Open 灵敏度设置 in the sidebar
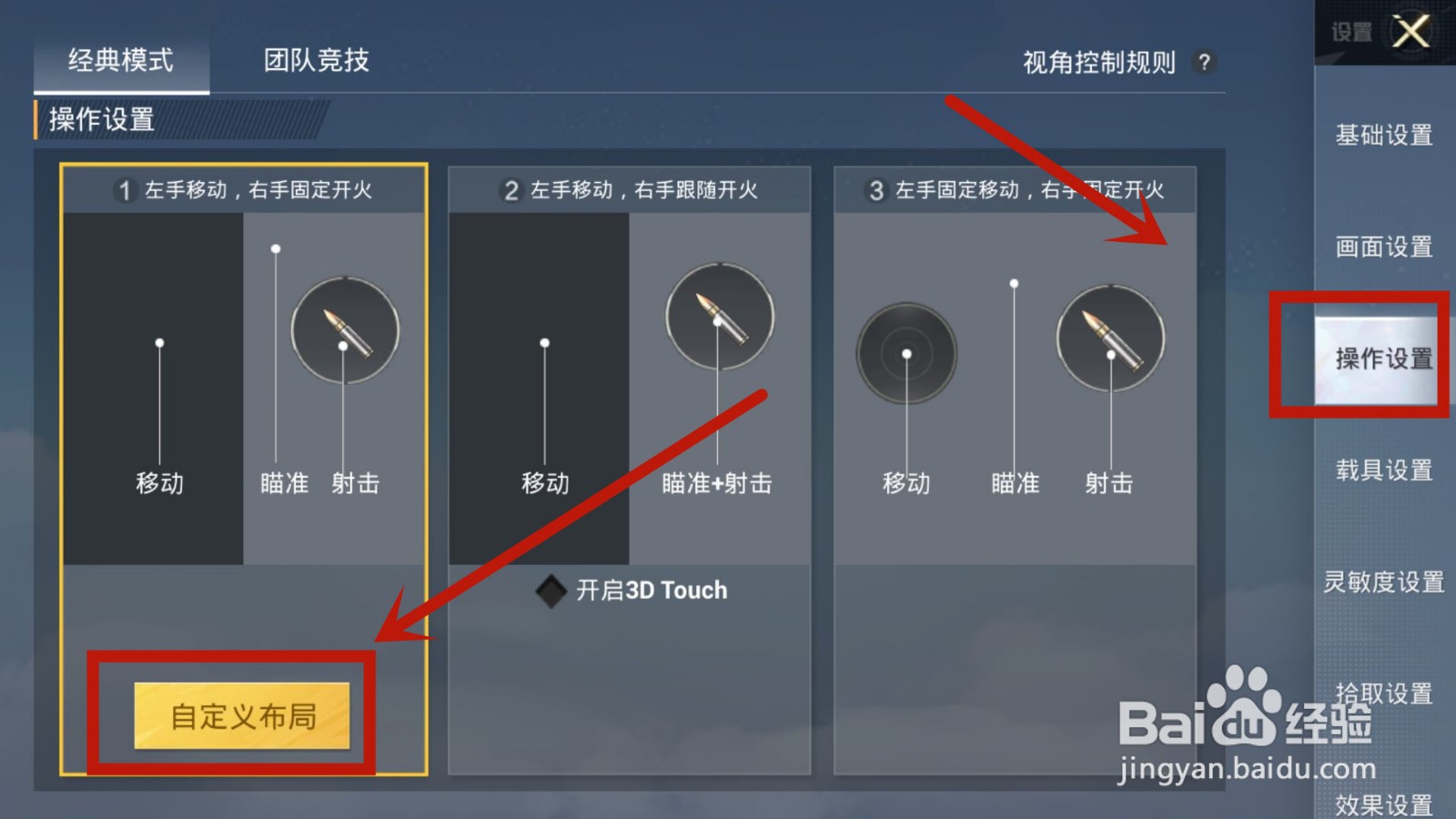Image resolution: width=1456 pixels, height=819 pixels. (x=1384, y=581)
